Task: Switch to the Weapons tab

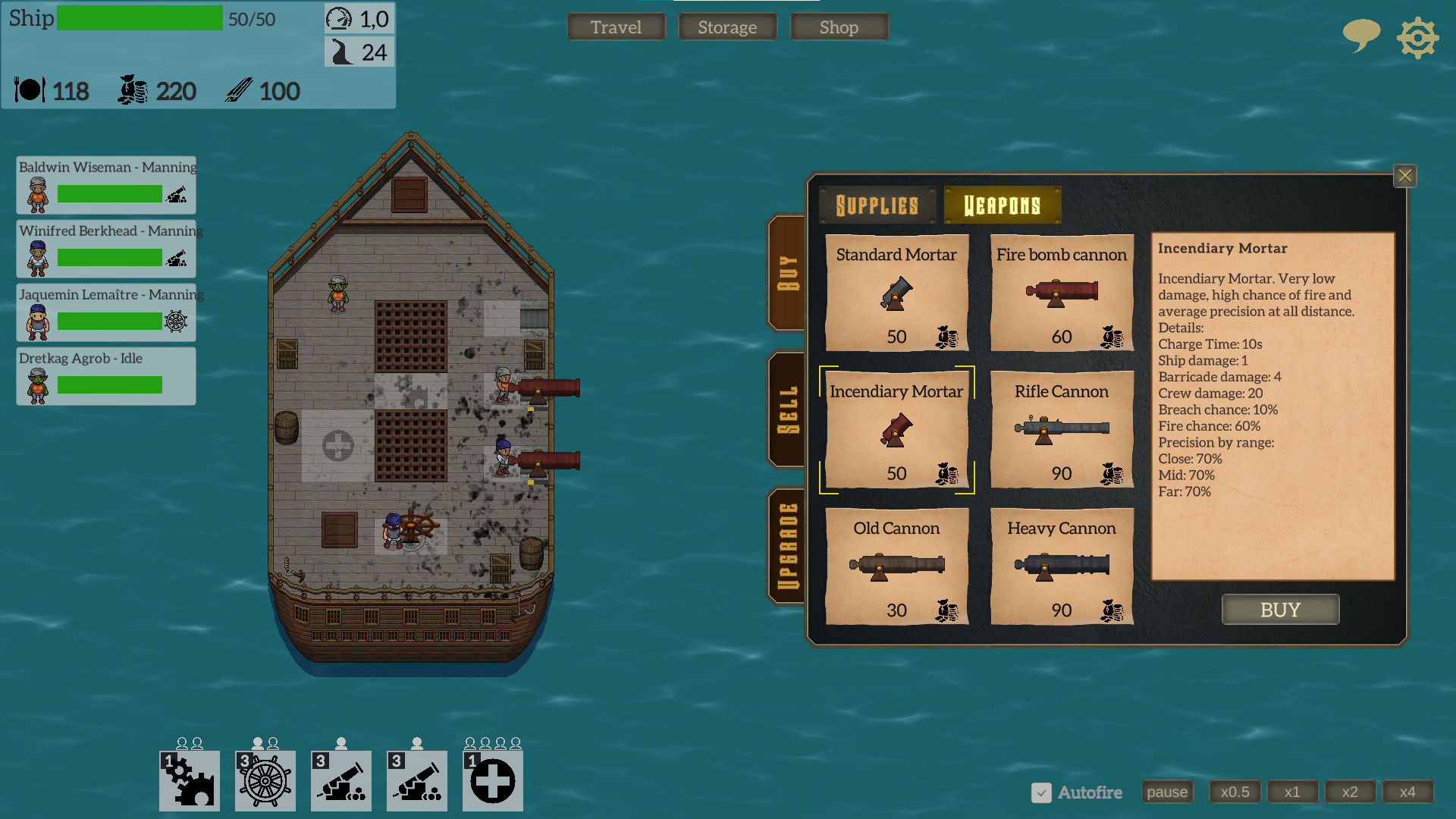Action: coord(1002,204)
